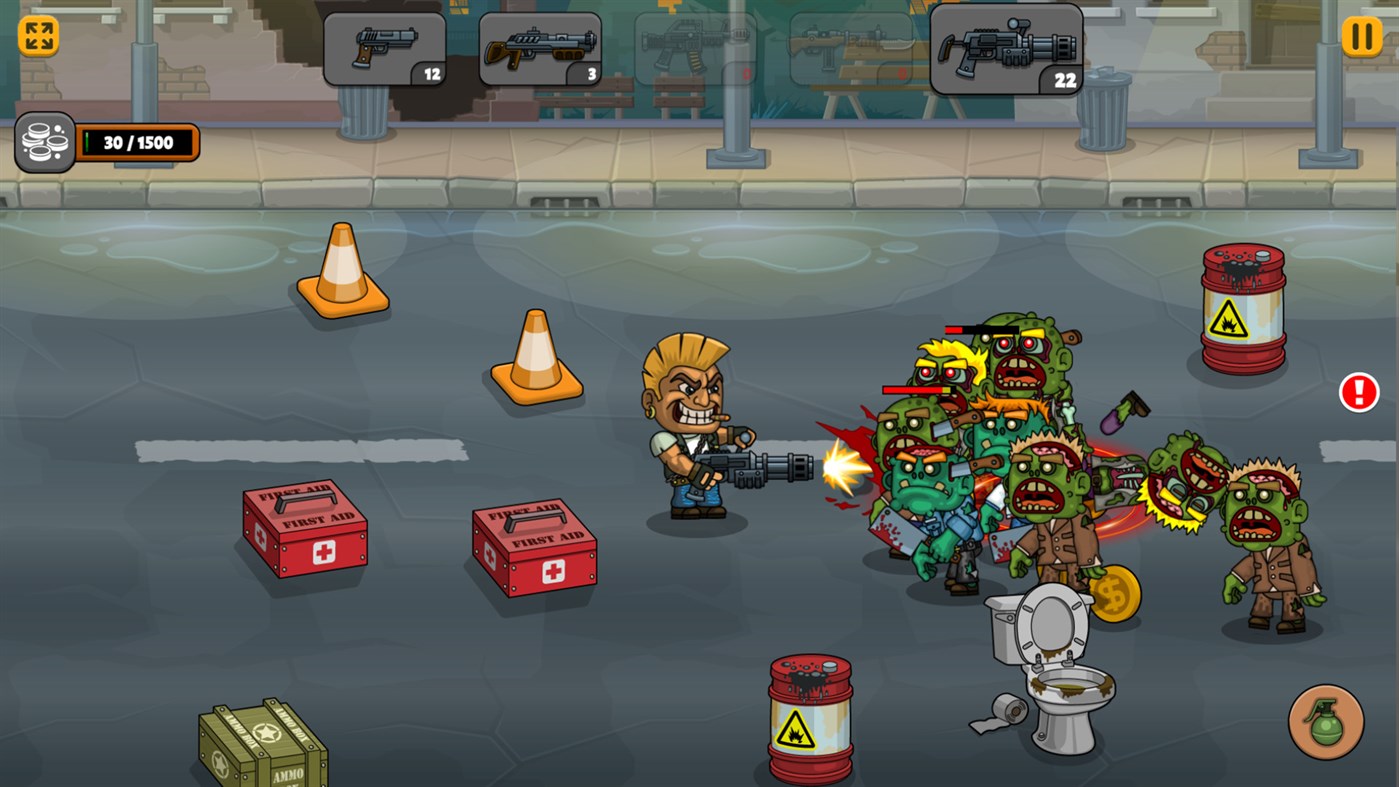Click the red exclamation warning marker
This screenshot has height=787, width=1399.
point(1358,392)
